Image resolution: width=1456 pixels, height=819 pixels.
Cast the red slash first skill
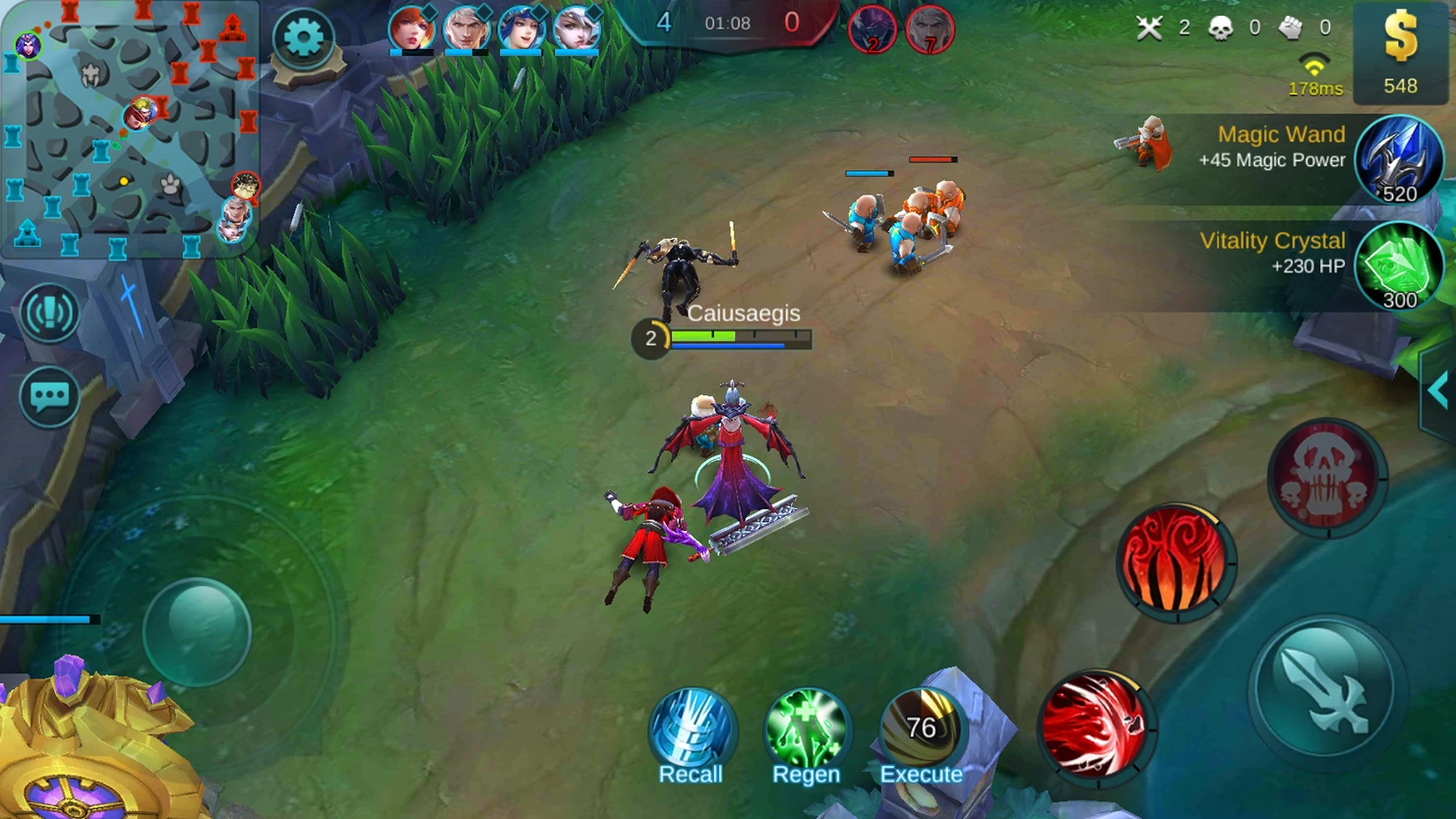tap(1094, 726)
